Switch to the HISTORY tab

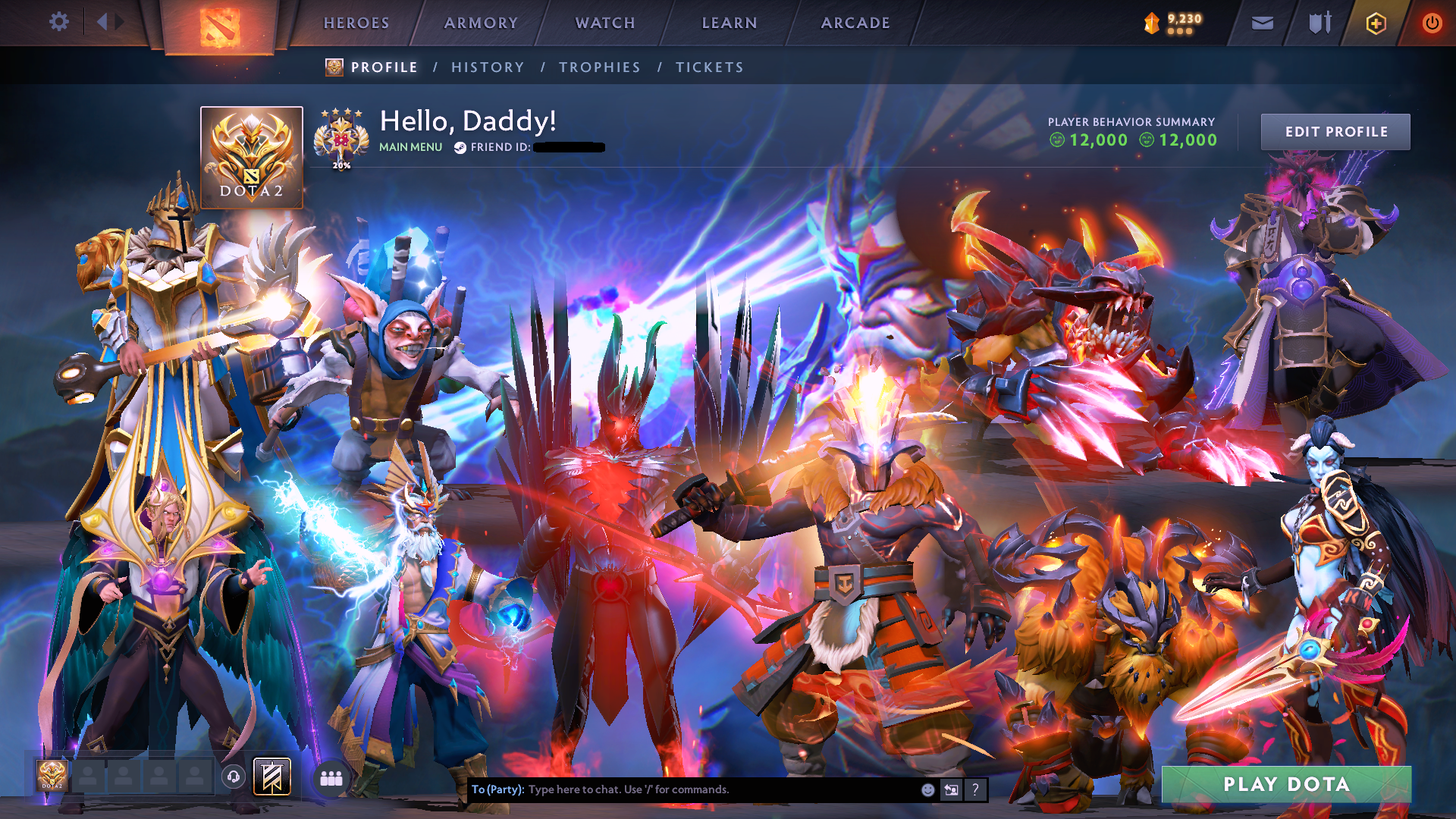point(487,67)
